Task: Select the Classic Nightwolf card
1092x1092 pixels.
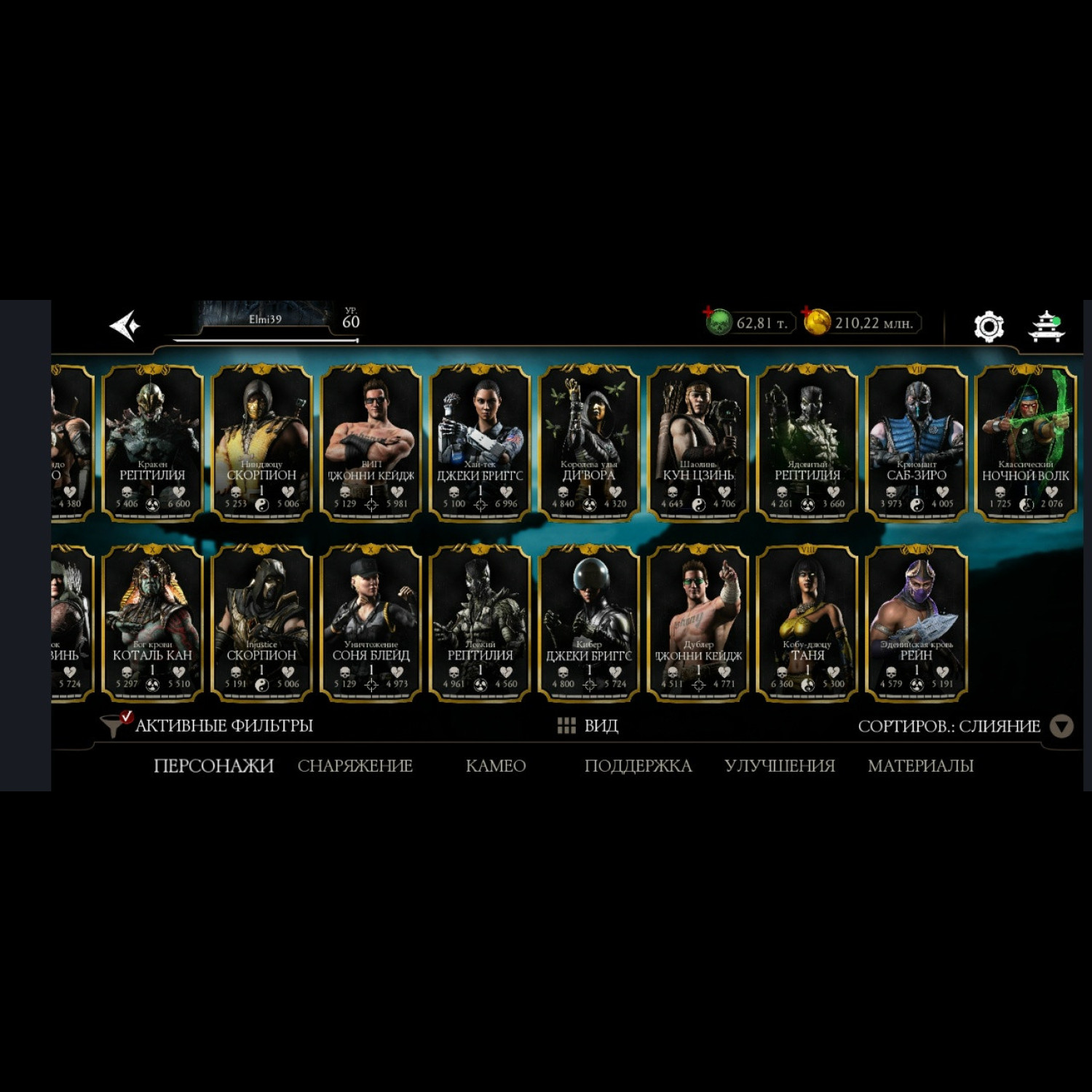Action: (1025, 443)
